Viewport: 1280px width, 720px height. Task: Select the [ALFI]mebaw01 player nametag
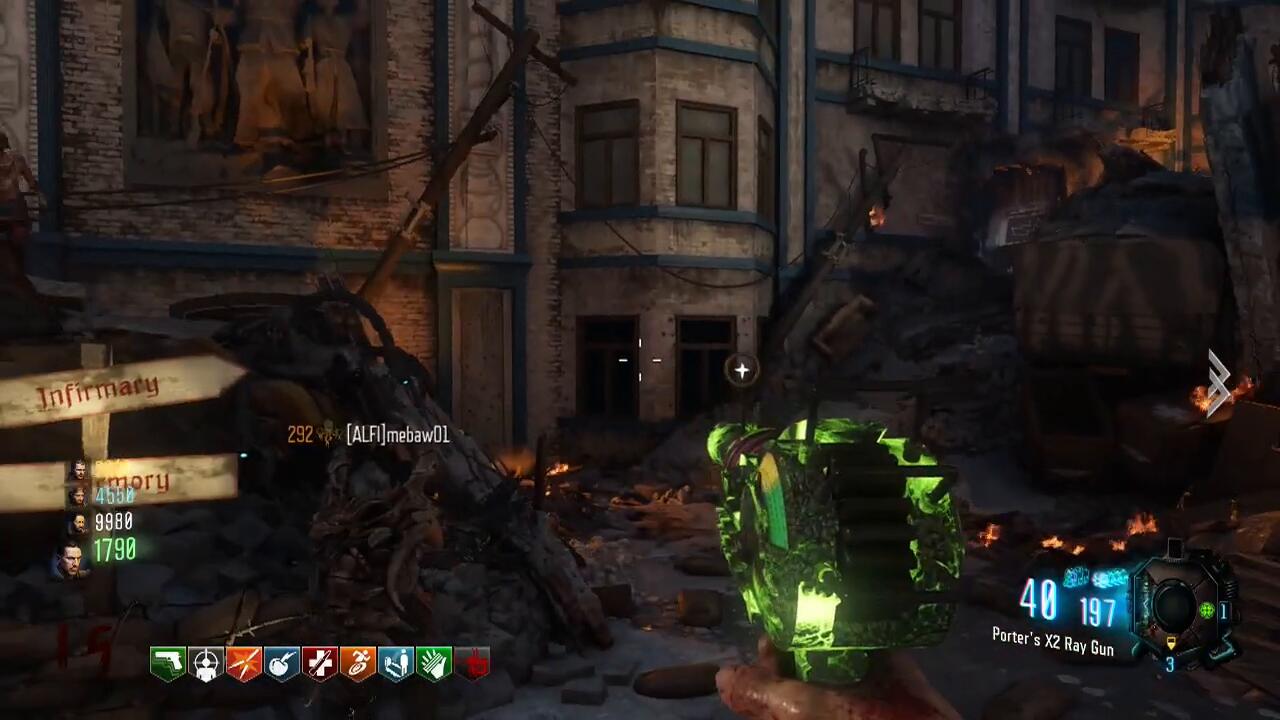pyautogui.click(x=397, y=435)
